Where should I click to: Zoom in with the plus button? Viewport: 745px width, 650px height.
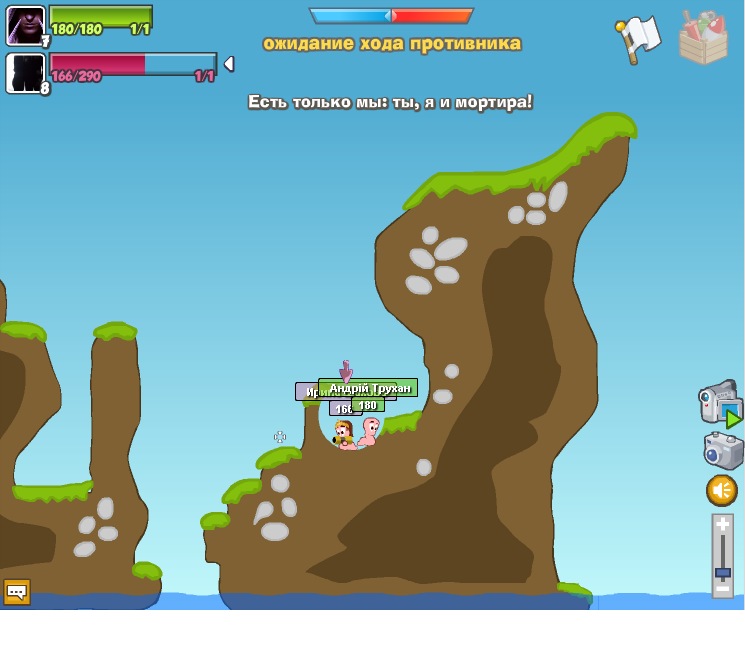click(723, 524)
